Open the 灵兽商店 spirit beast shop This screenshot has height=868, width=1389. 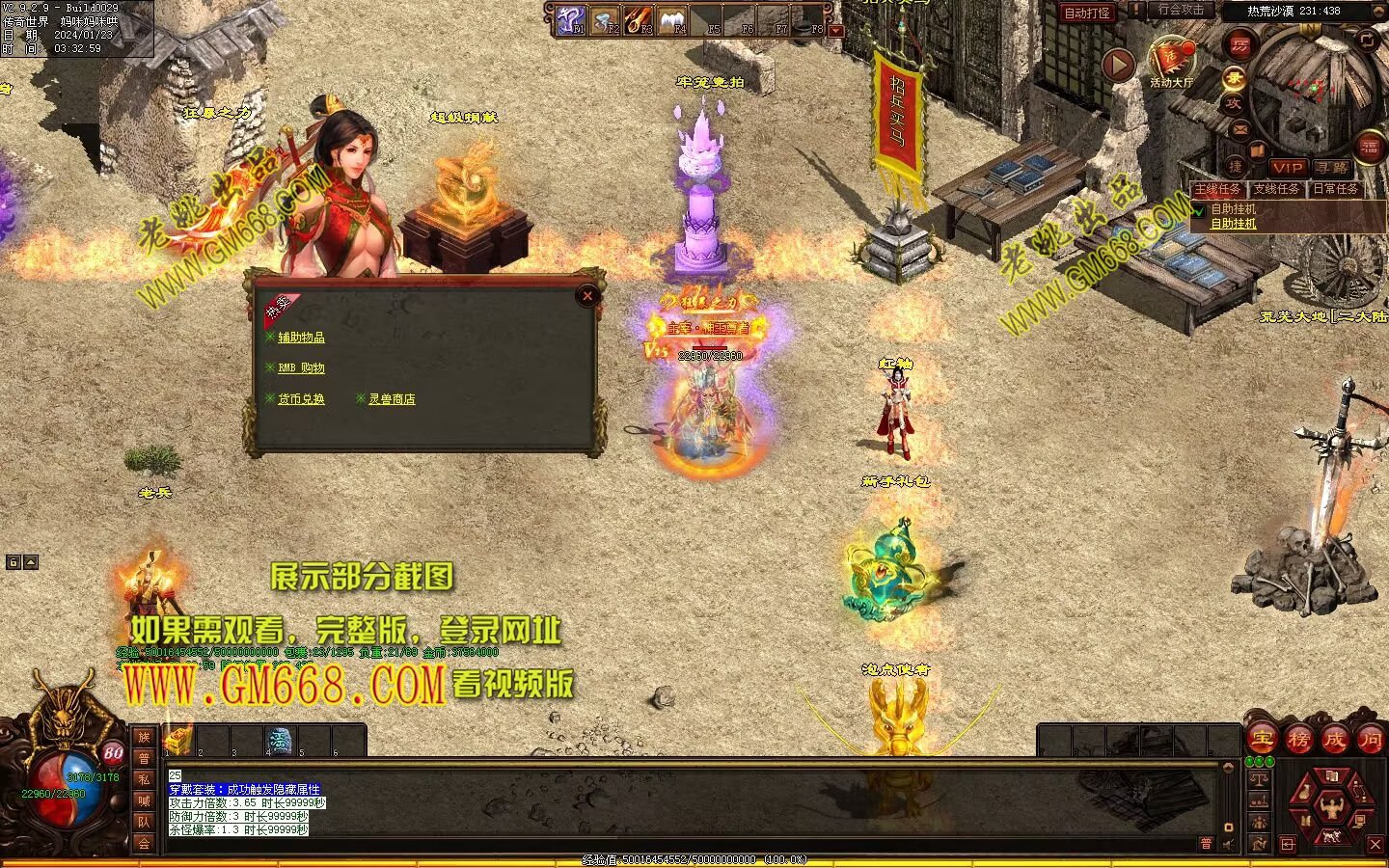tap(392, 399)
